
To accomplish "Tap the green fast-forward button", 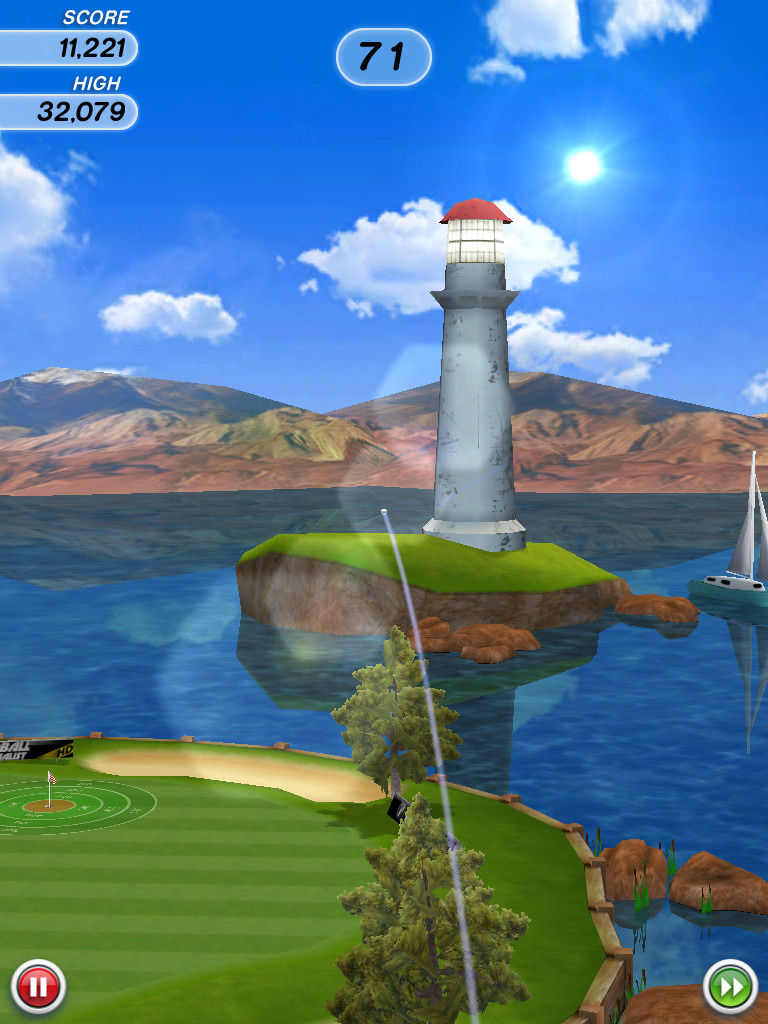I will (x=730, y=987).
